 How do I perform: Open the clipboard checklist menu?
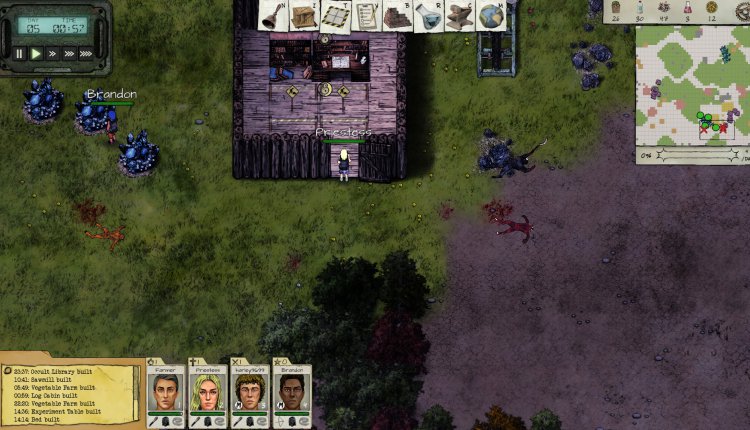366,15
